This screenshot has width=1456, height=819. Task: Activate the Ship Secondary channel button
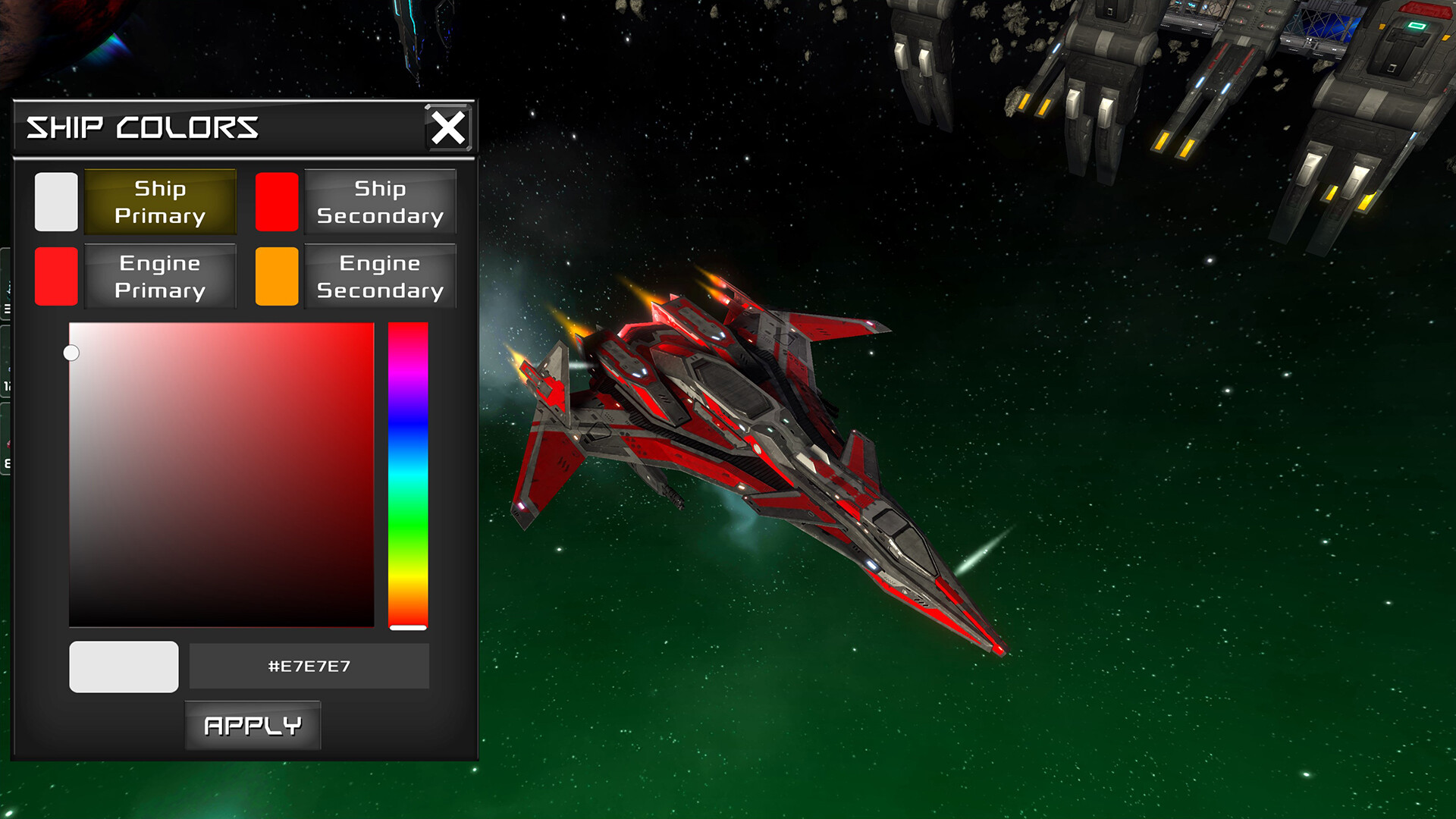click(380, 202)
